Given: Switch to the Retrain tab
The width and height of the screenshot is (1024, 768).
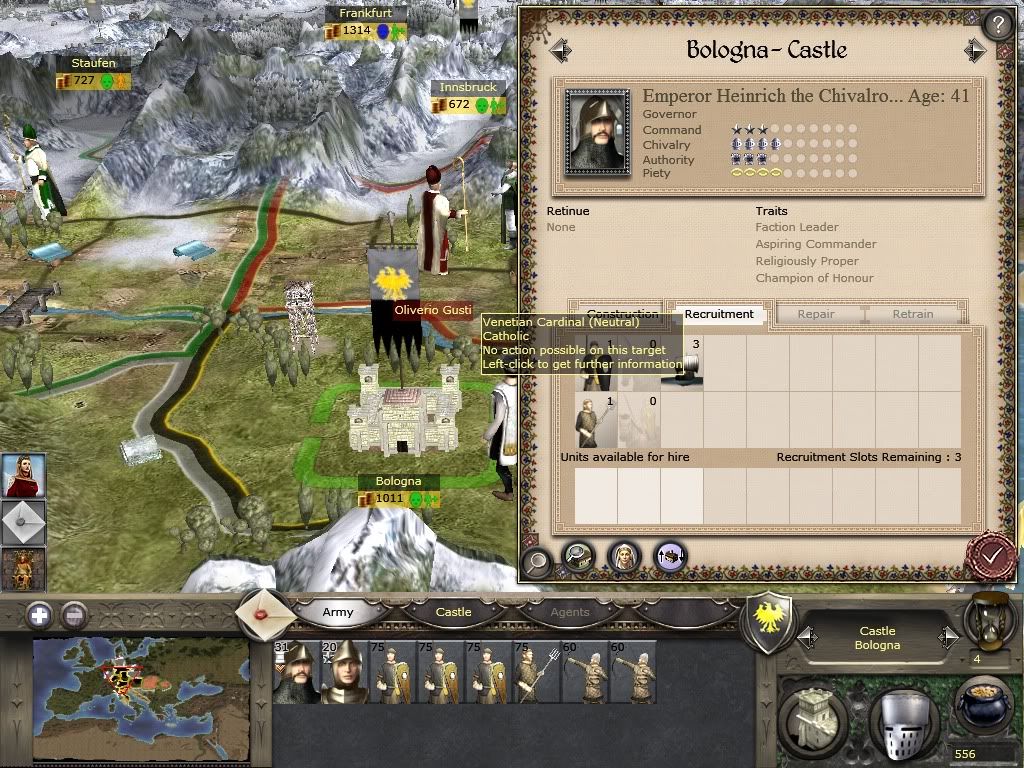Looking at the screenshot, I should coord(912,314).
